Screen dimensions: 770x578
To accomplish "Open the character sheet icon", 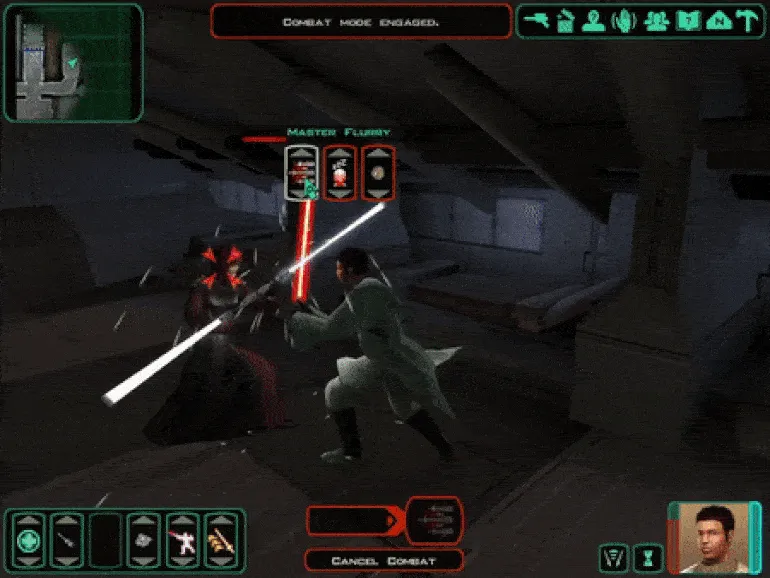I will [x=596, y=21].
